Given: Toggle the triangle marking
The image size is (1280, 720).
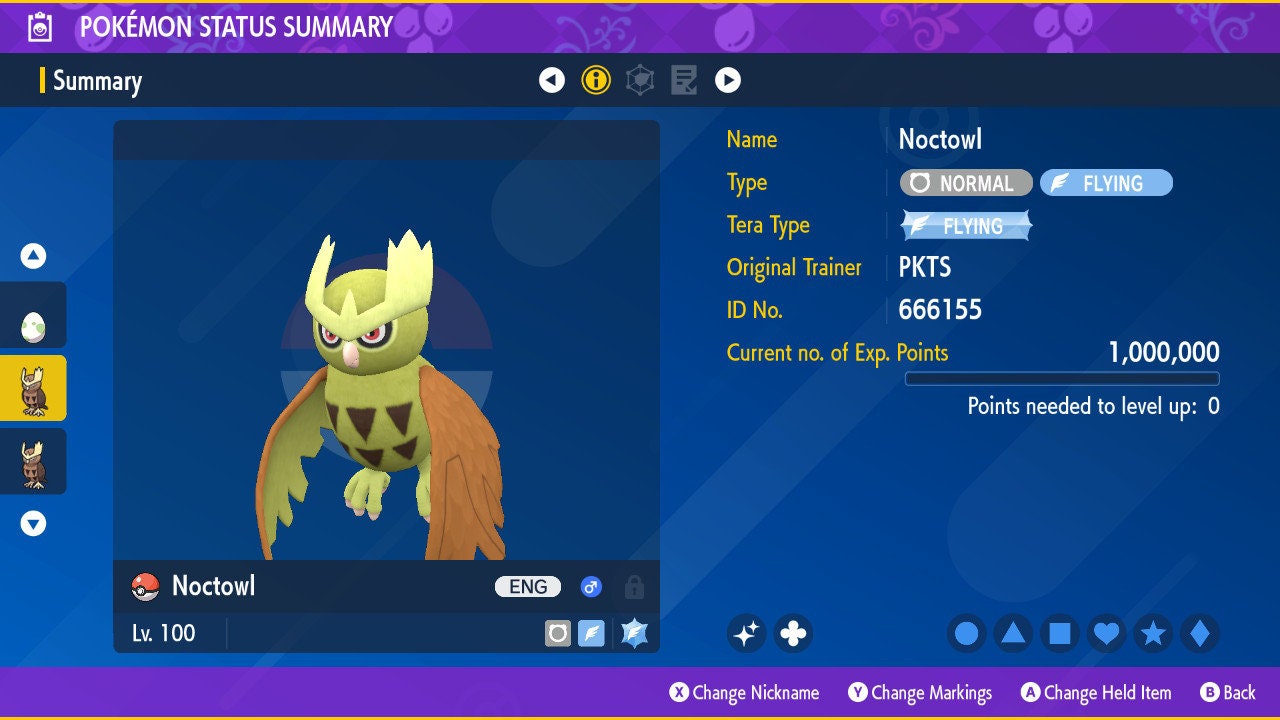Looking at the screenshot, I should tap(1013, 633).
